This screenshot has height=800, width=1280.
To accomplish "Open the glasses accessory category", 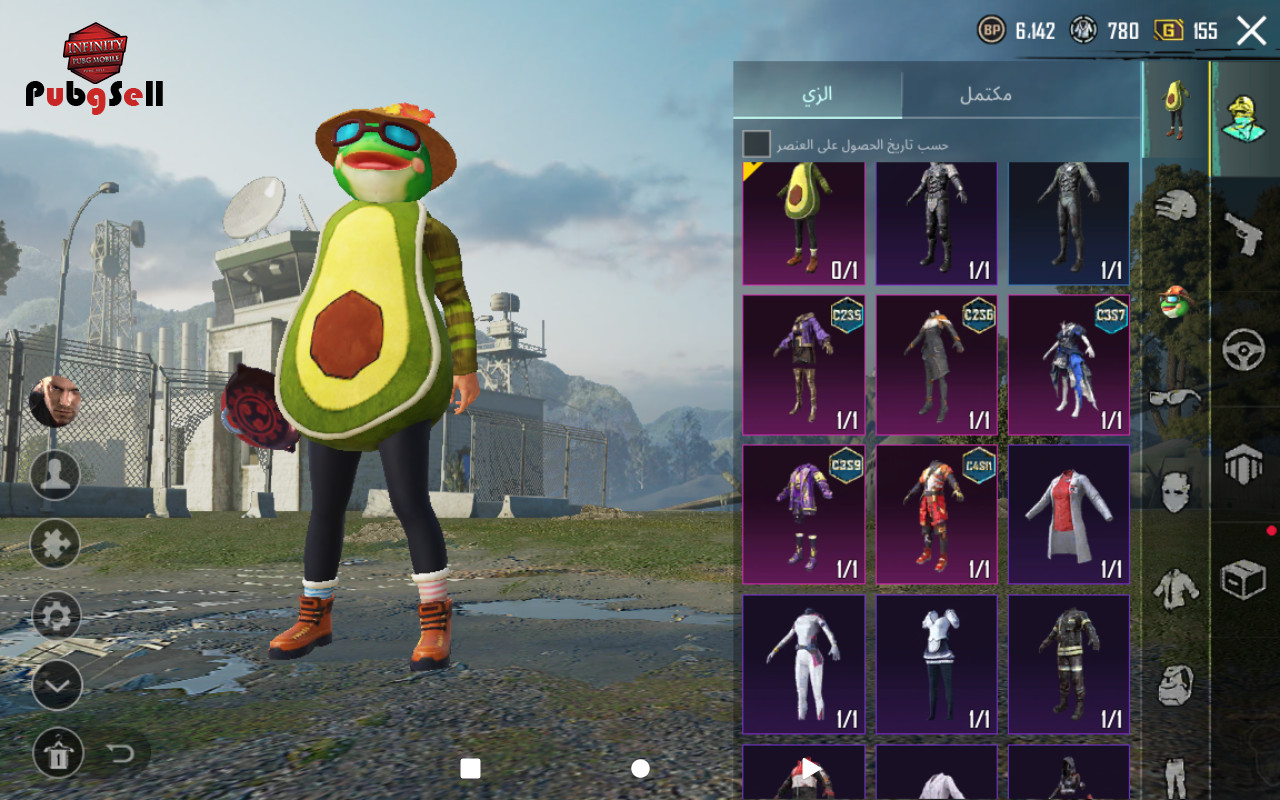I will [x=1176, y=398].
